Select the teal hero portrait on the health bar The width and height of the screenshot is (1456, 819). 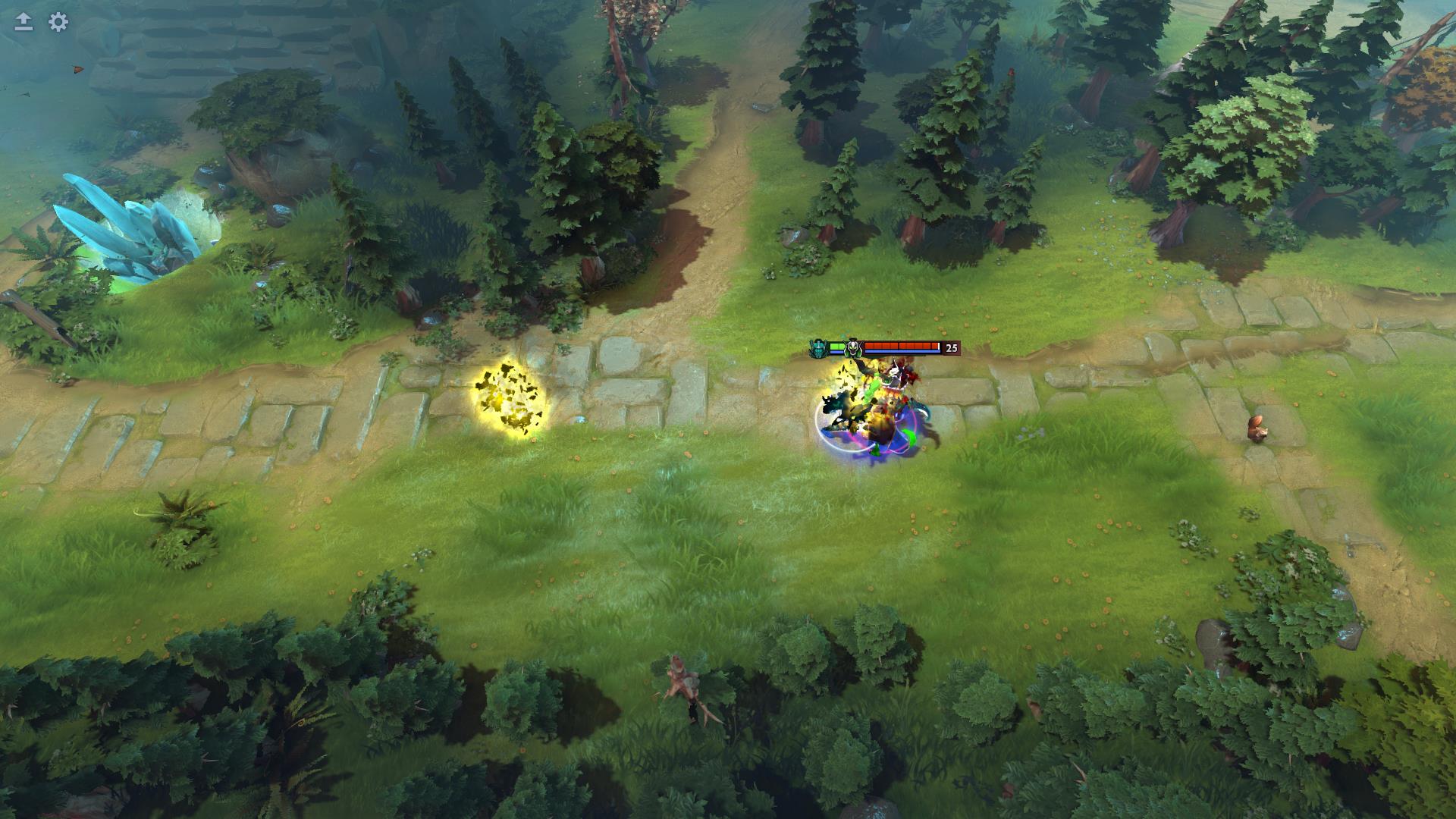point(816,347)
